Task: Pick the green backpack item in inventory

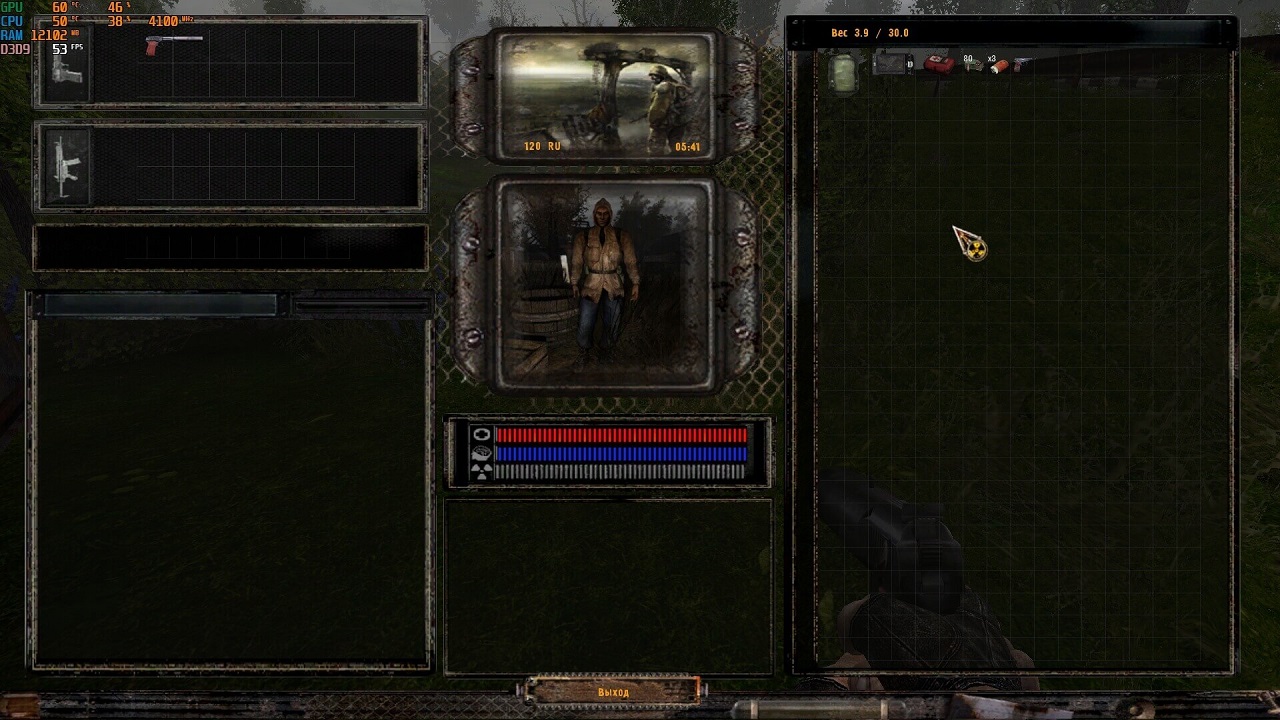Action: tap(843, 72)
